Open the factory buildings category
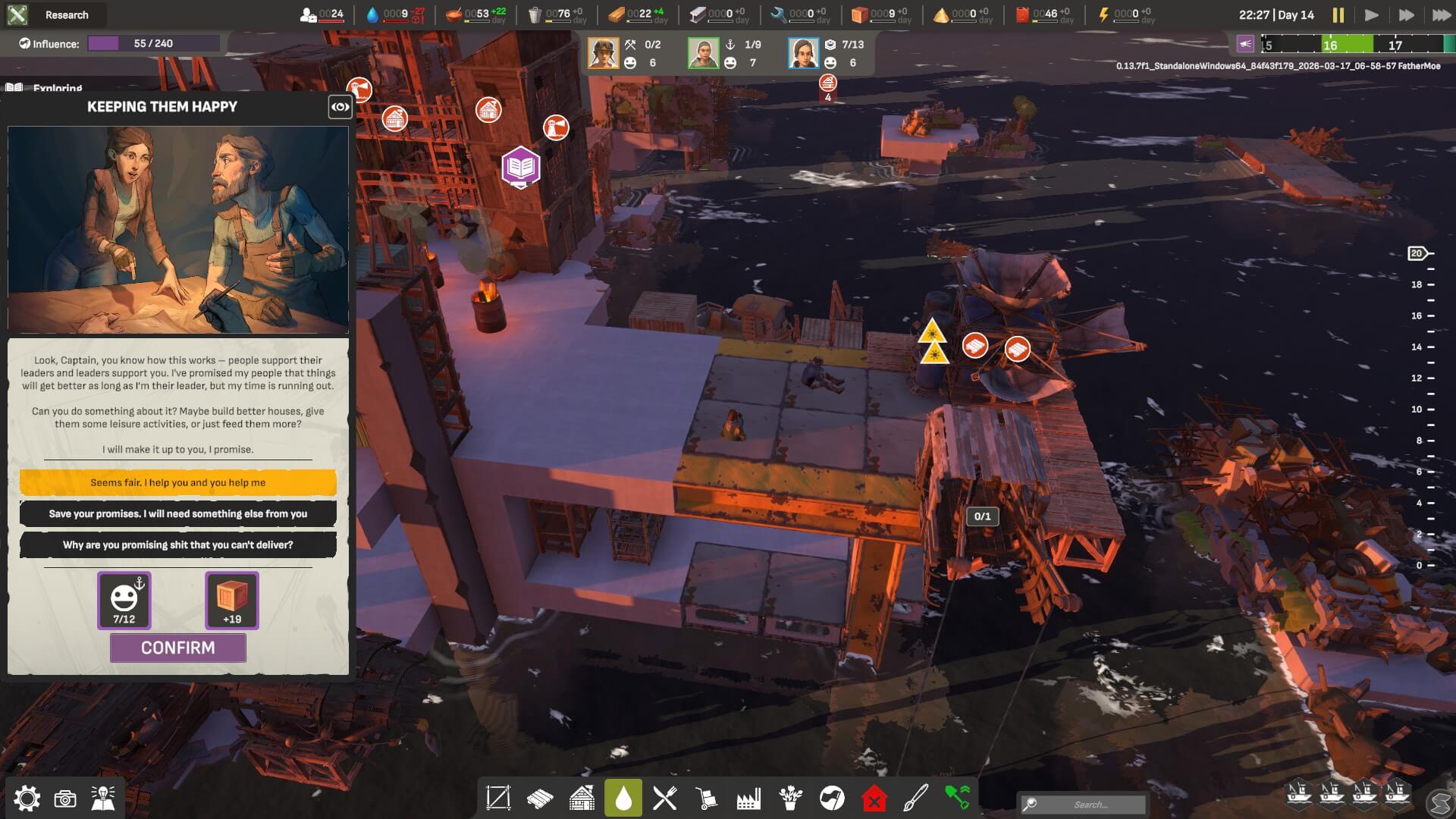The height and width of the screenshot is (819, 1456). coord(748,797)
